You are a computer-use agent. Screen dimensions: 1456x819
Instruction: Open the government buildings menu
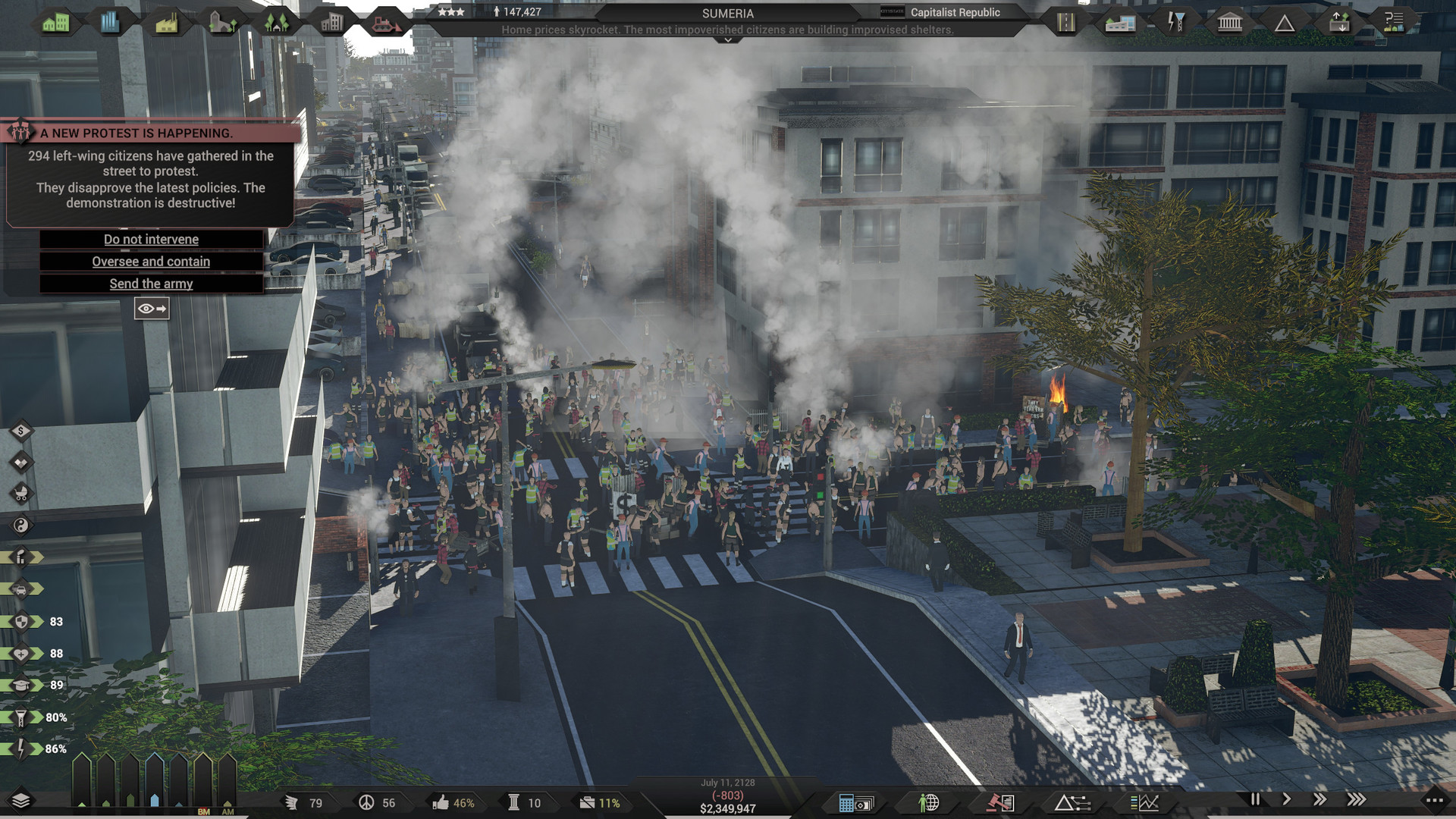1228,21
